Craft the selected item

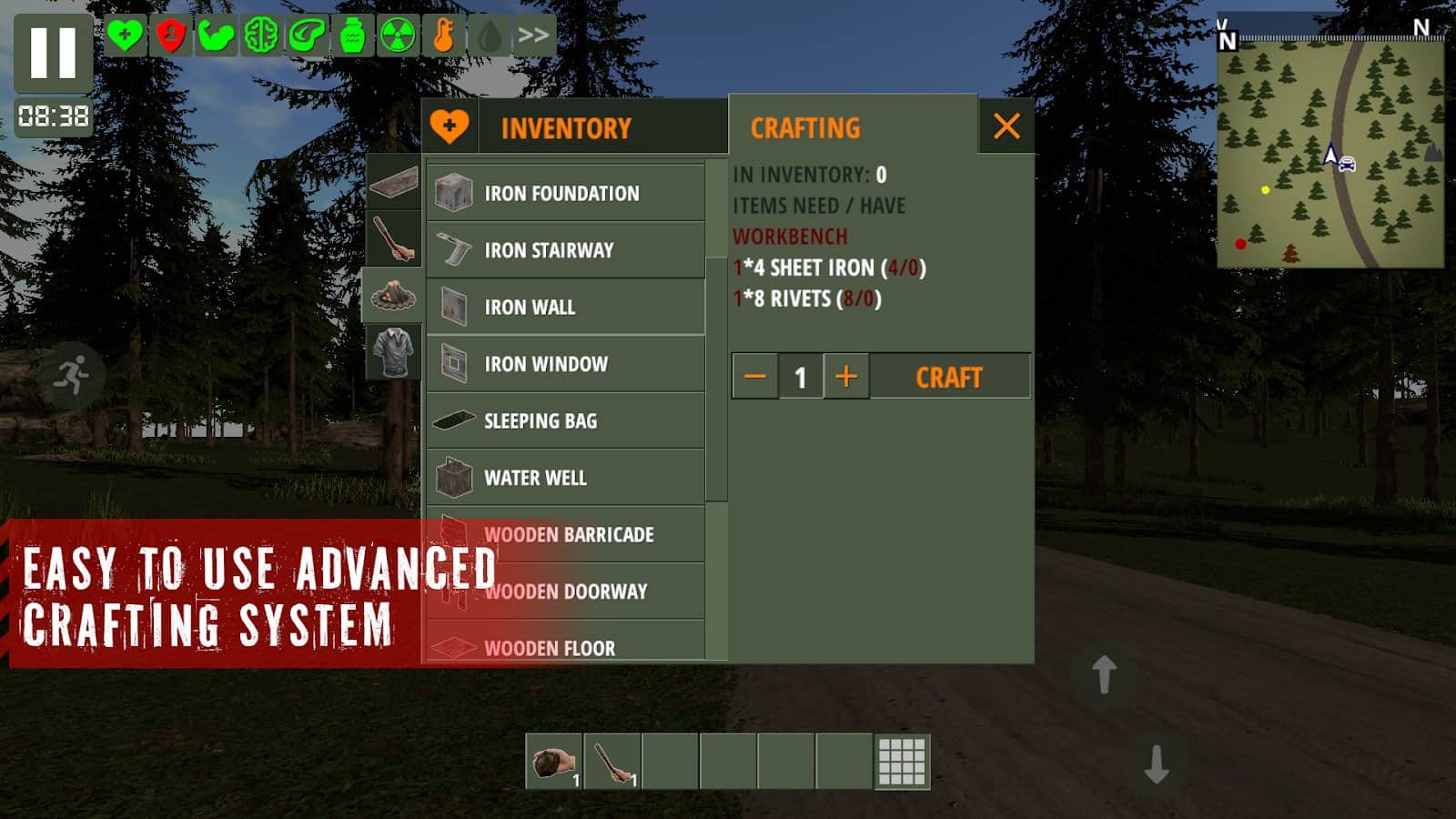point(949,377)
